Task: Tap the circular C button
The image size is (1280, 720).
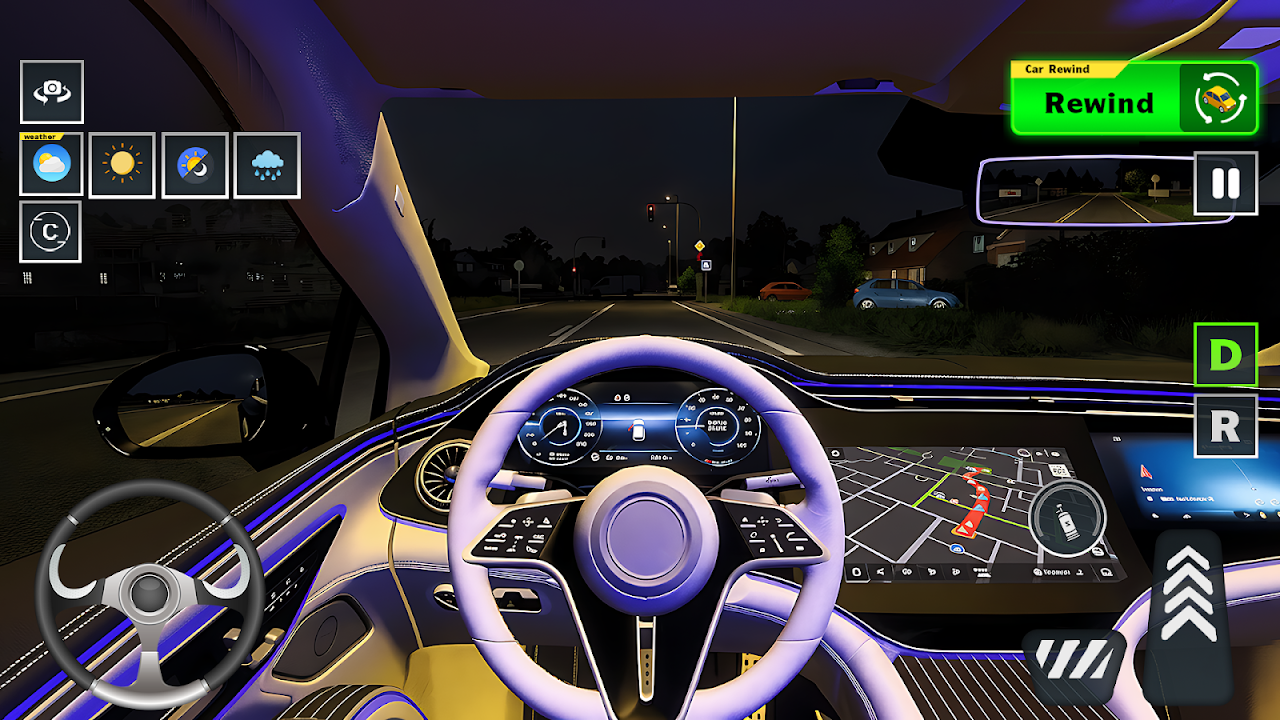Action: pyautogui.click(x=50, y=232)
